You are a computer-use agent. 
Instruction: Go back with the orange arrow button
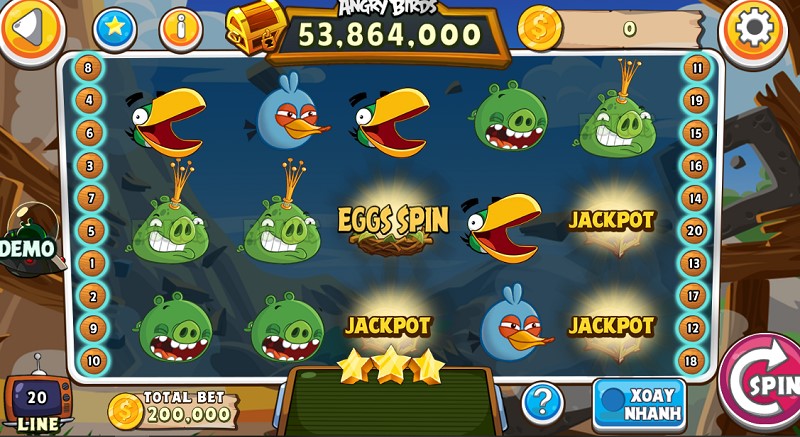pyautogui.click(x=30, y=28)
